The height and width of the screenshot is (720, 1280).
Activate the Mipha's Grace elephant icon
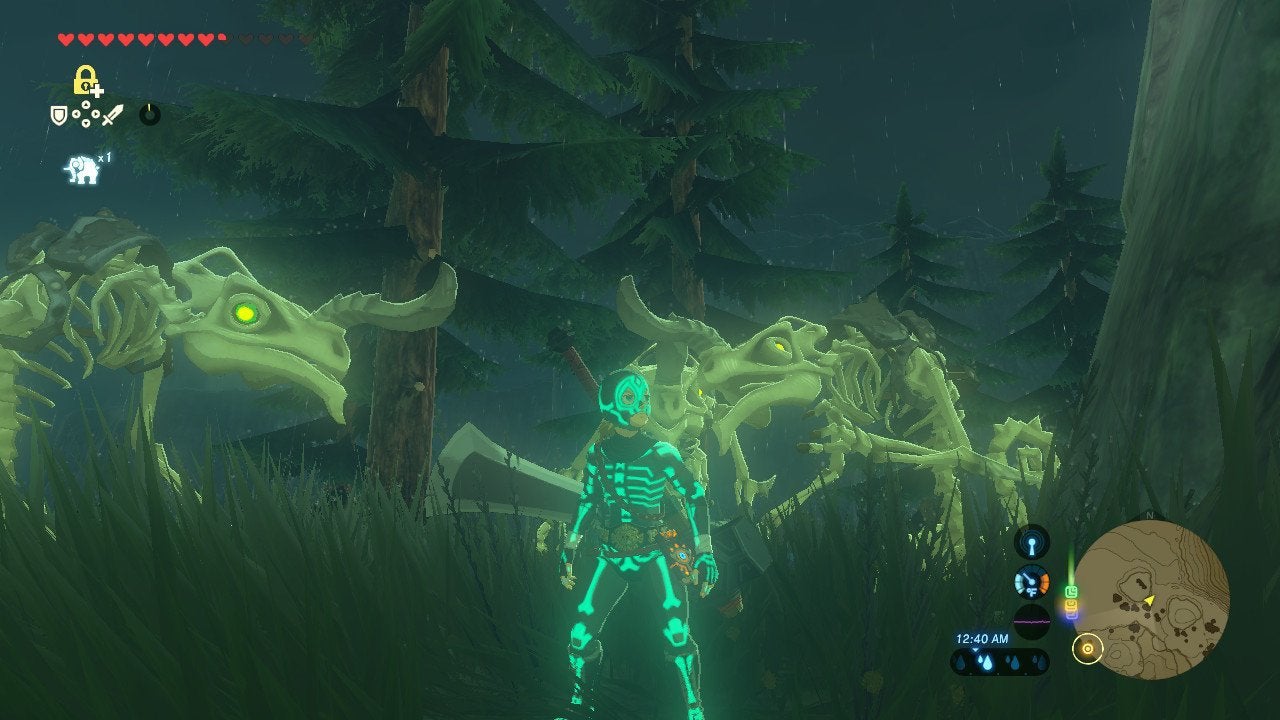pyautogui.click(x=82, y=169)
